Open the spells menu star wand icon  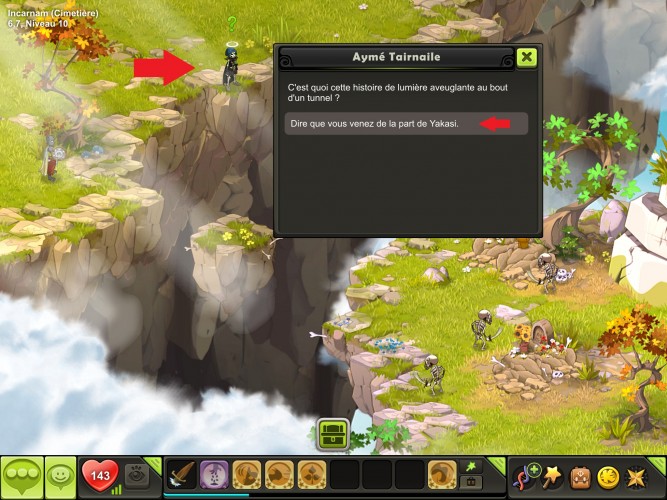(x=551, y=475)
